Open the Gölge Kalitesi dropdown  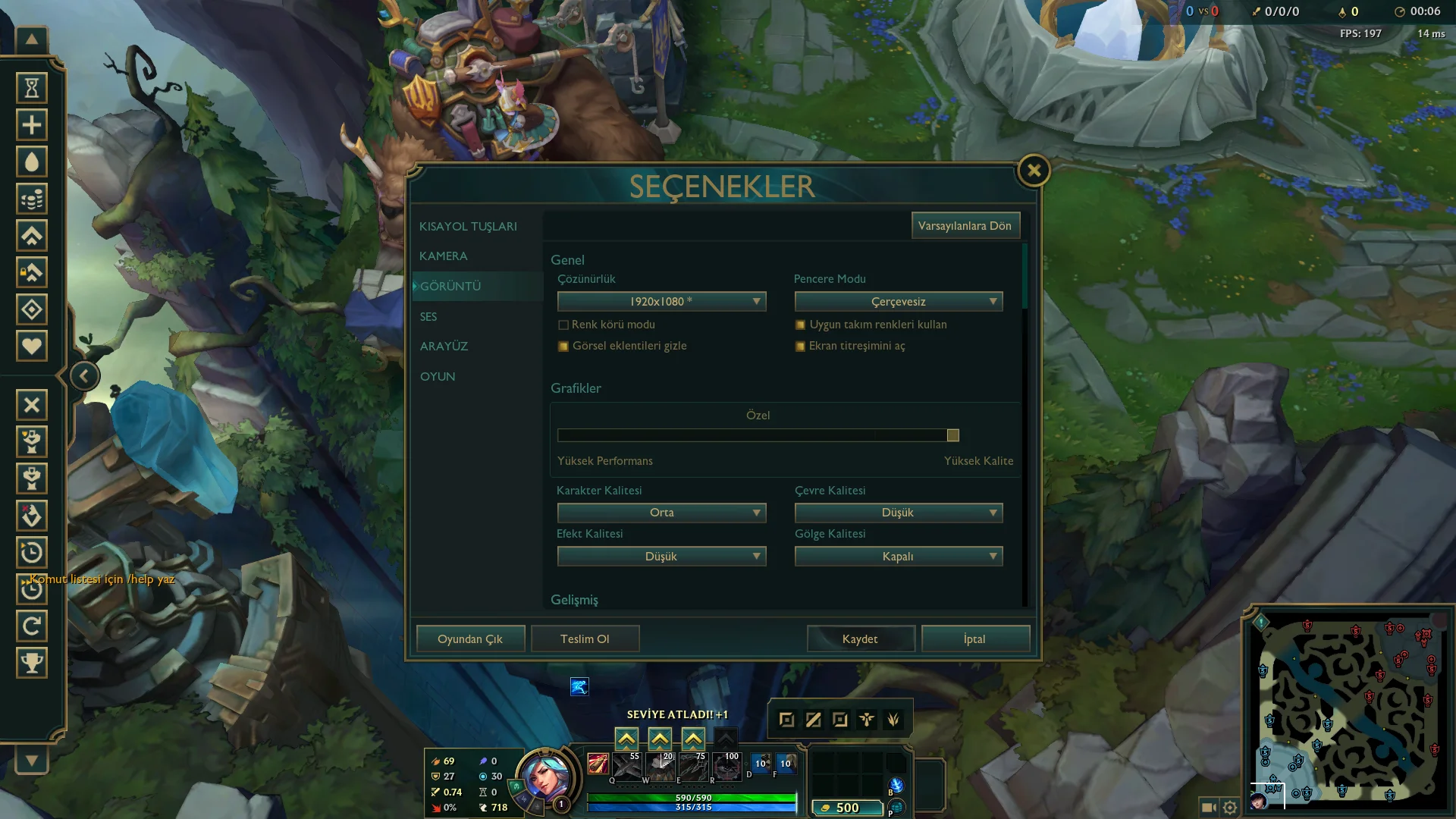point(899,557)
